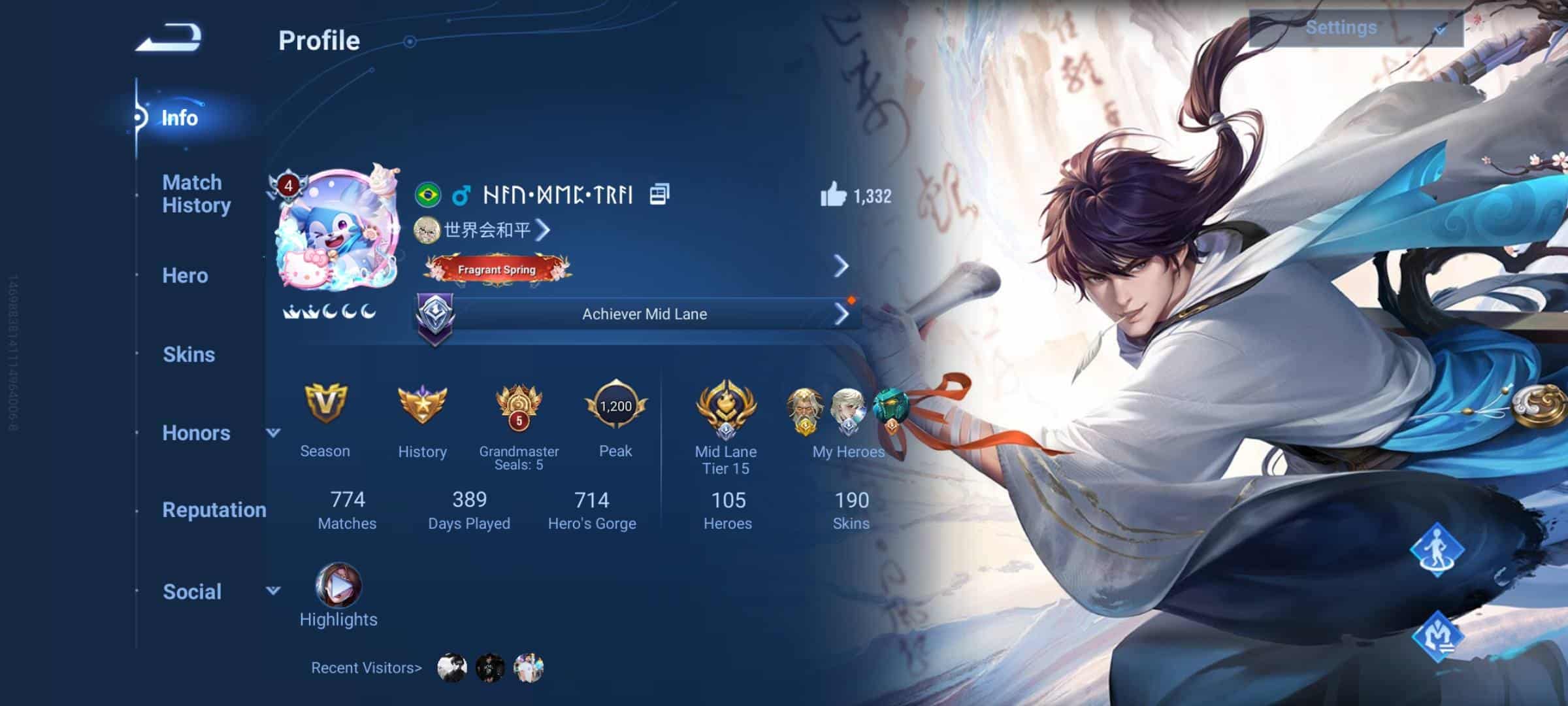Open the Peak 1,200 score badge
The width and height of the screenshot is (1568, 706).
point(615,405)
